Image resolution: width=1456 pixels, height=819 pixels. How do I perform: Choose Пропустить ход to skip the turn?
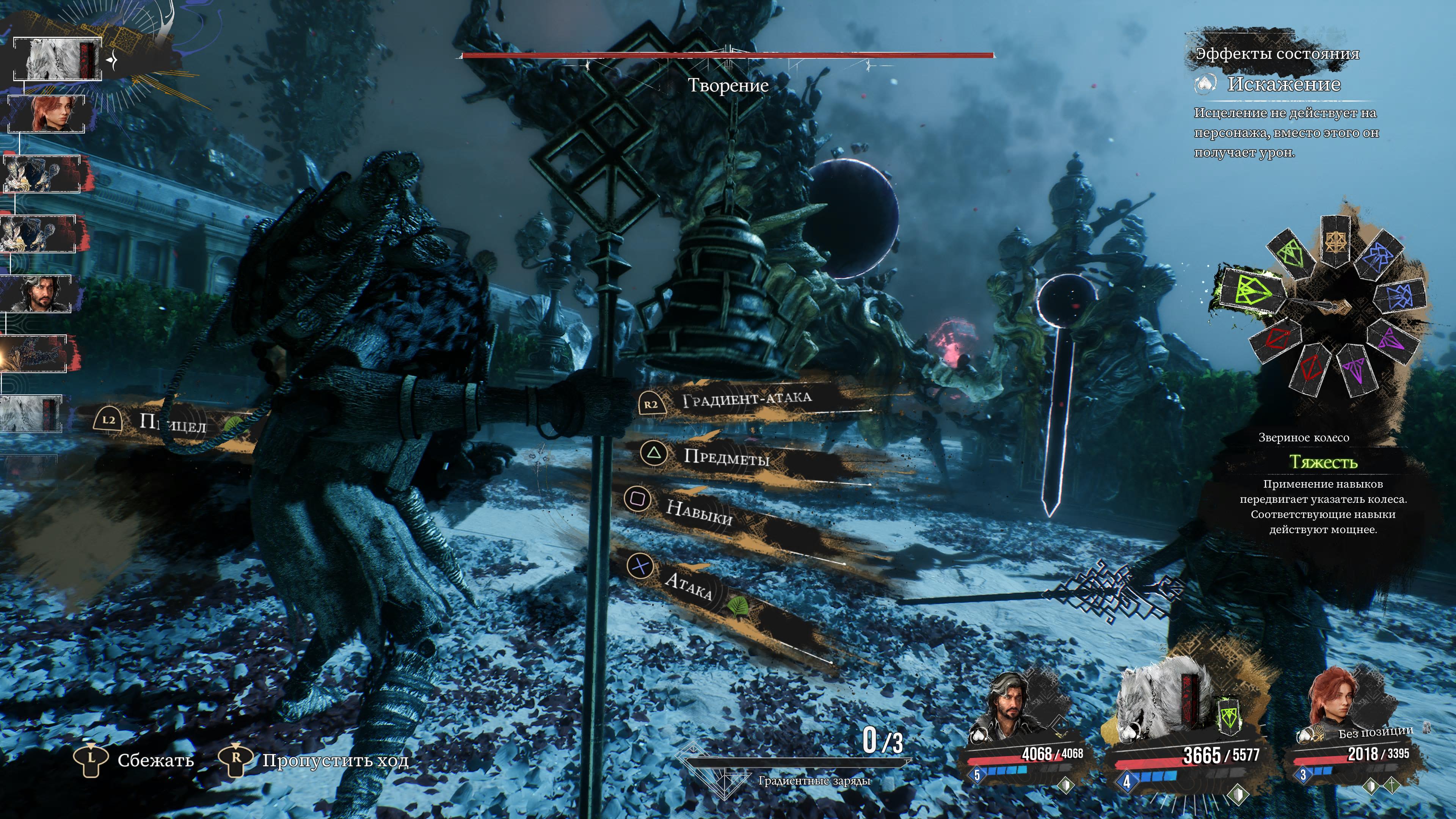334,760
